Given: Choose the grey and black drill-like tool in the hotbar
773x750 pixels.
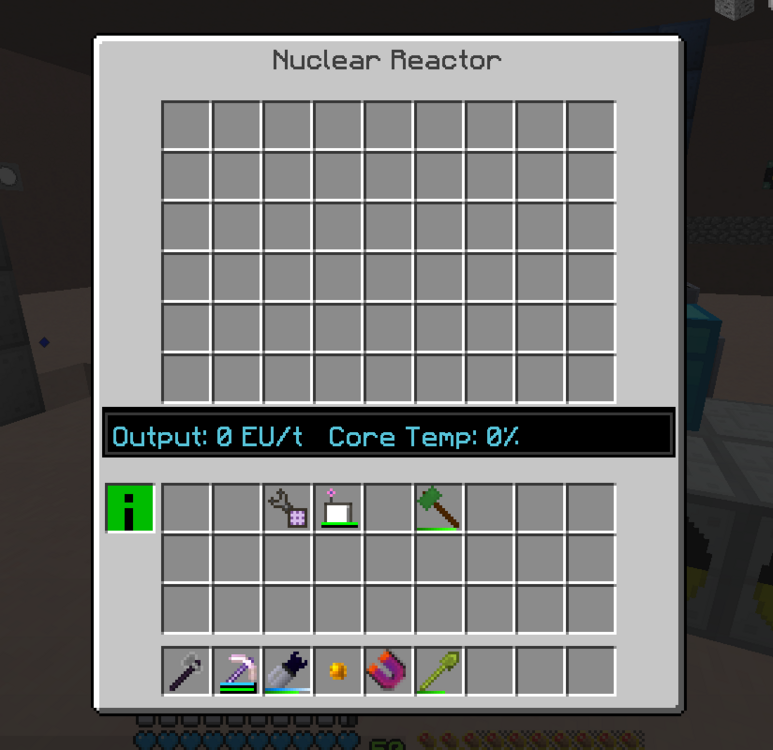Looking at the screenshot, I should pyautogui.click(x=288, y=671).
